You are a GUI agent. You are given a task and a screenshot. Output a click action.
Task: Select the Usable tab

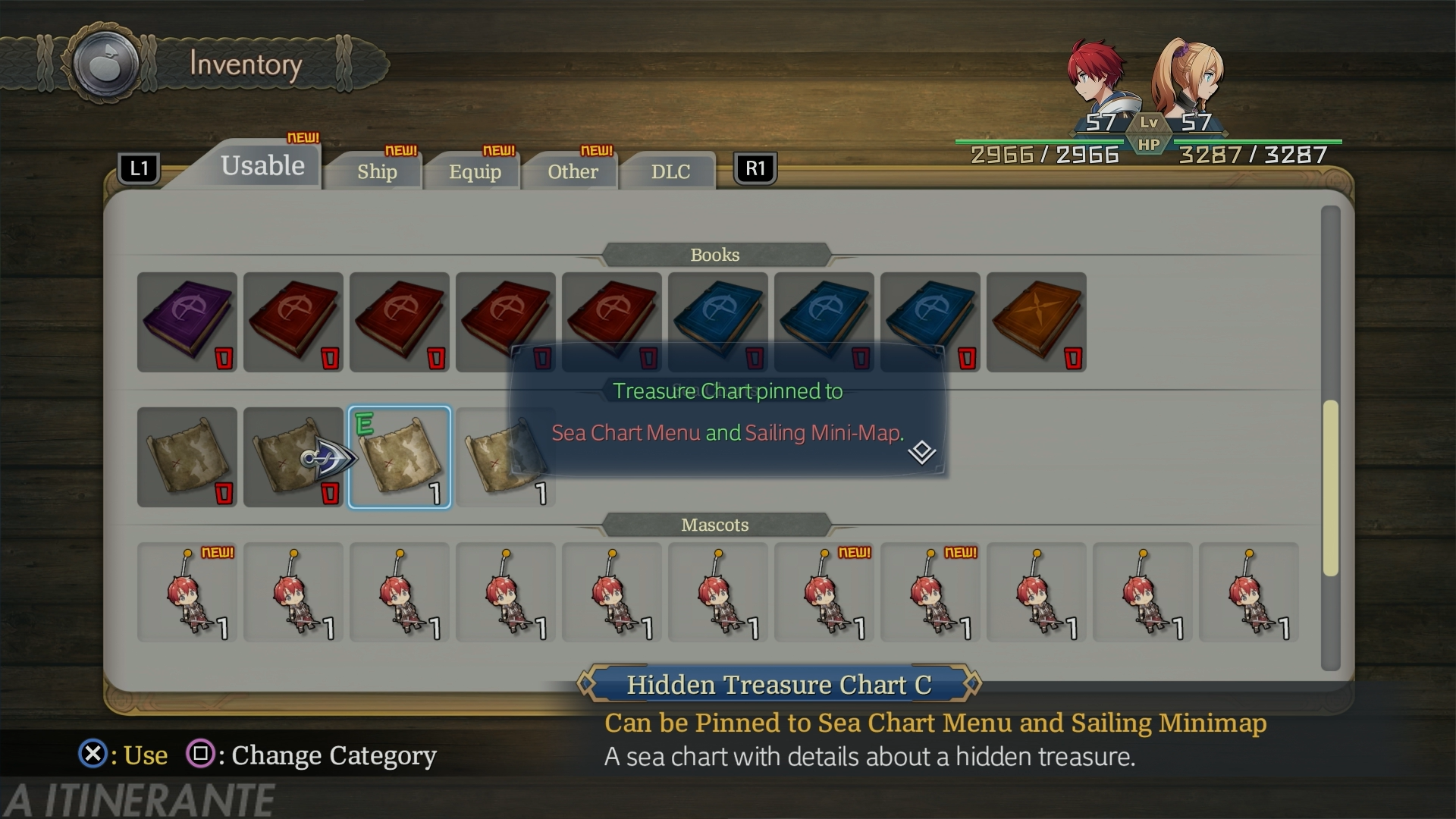click(262, 166)
